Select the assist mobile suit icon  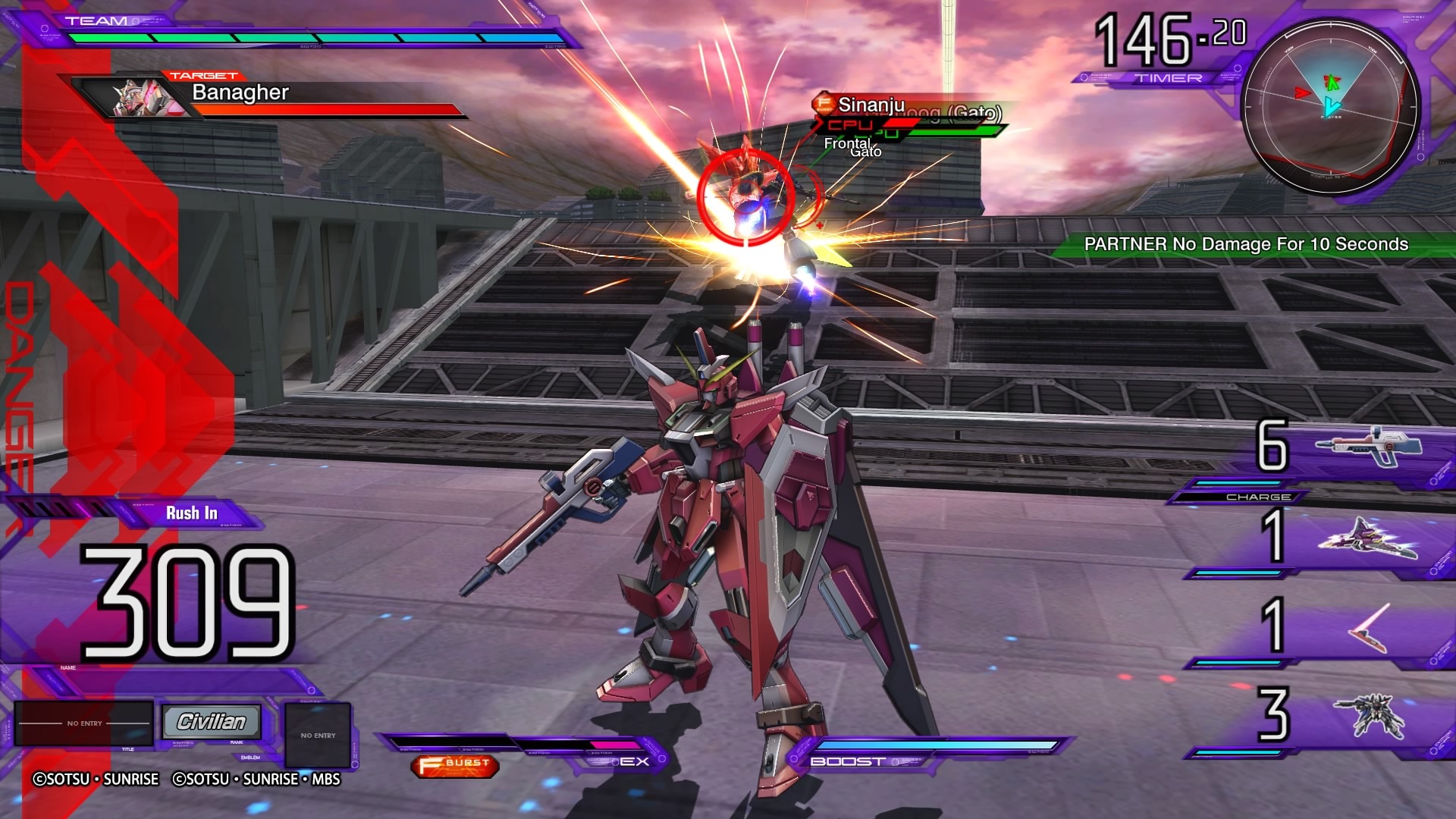[1369, 715]
